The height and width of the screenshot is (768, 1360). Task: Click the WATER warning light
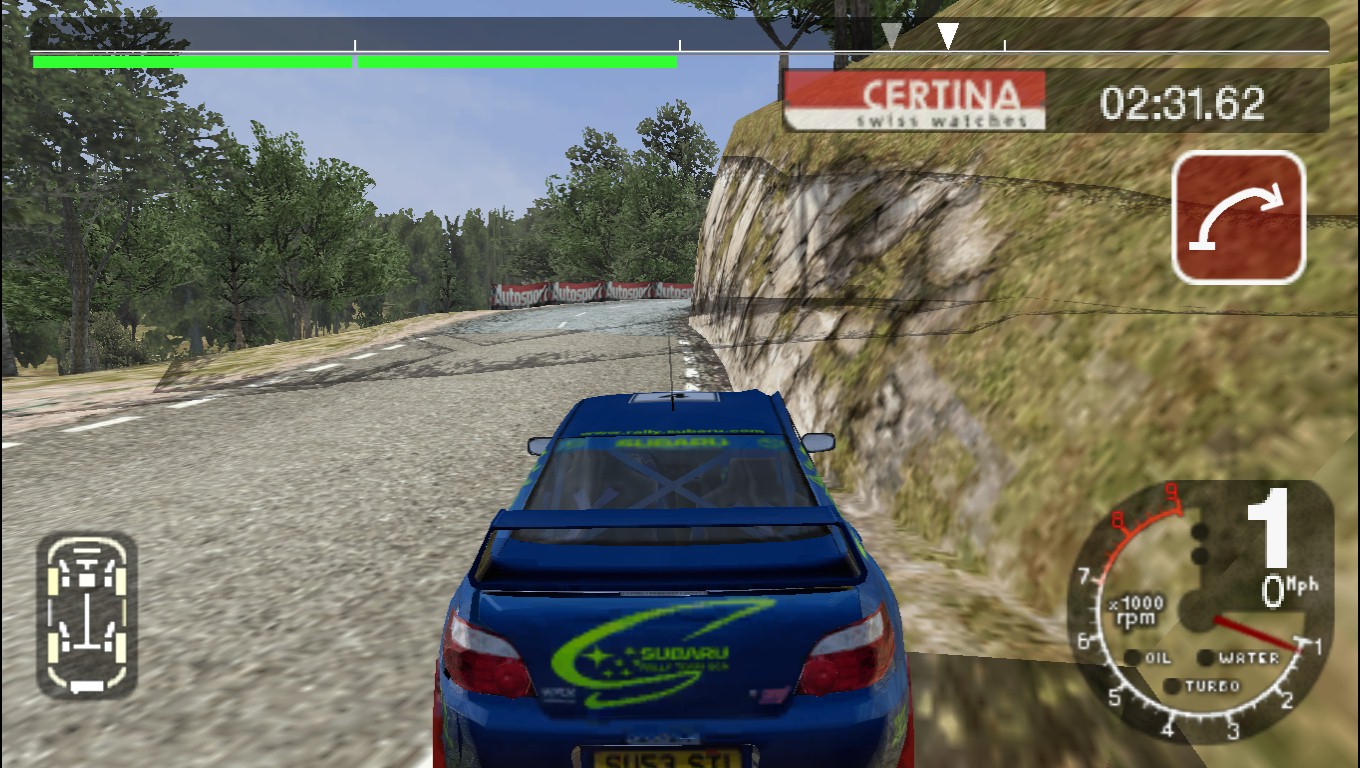pos(1206,658)
